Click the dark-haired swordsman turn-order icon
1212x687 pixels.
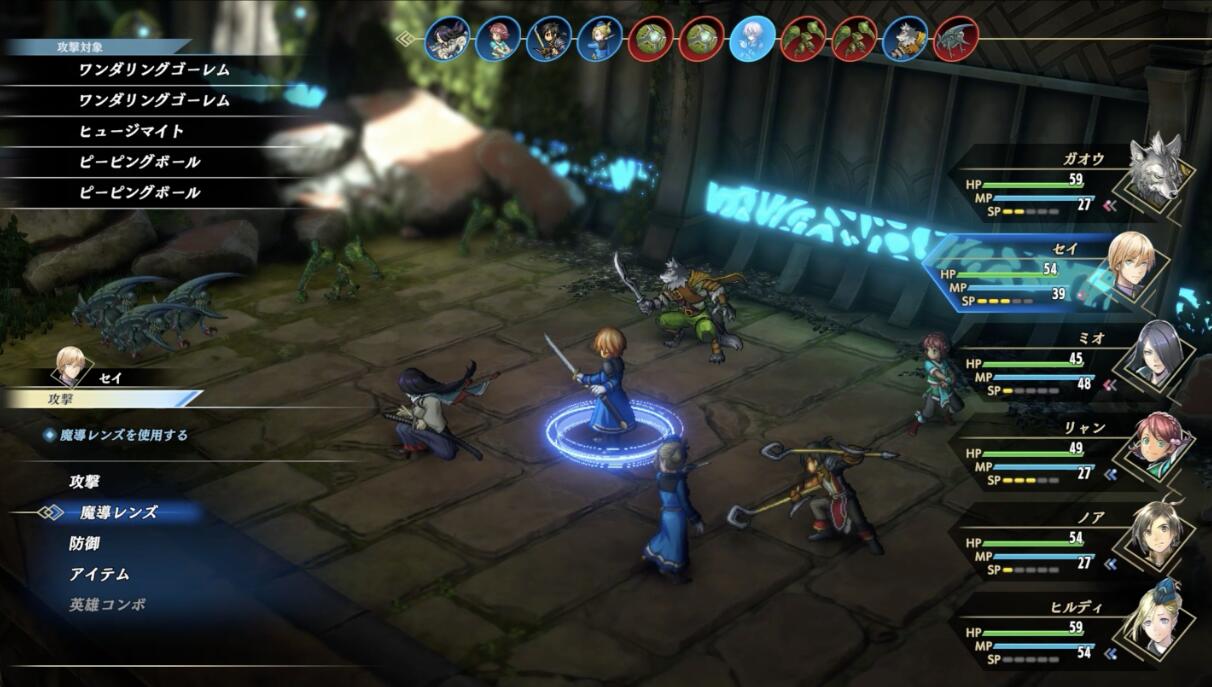(549, 40)
